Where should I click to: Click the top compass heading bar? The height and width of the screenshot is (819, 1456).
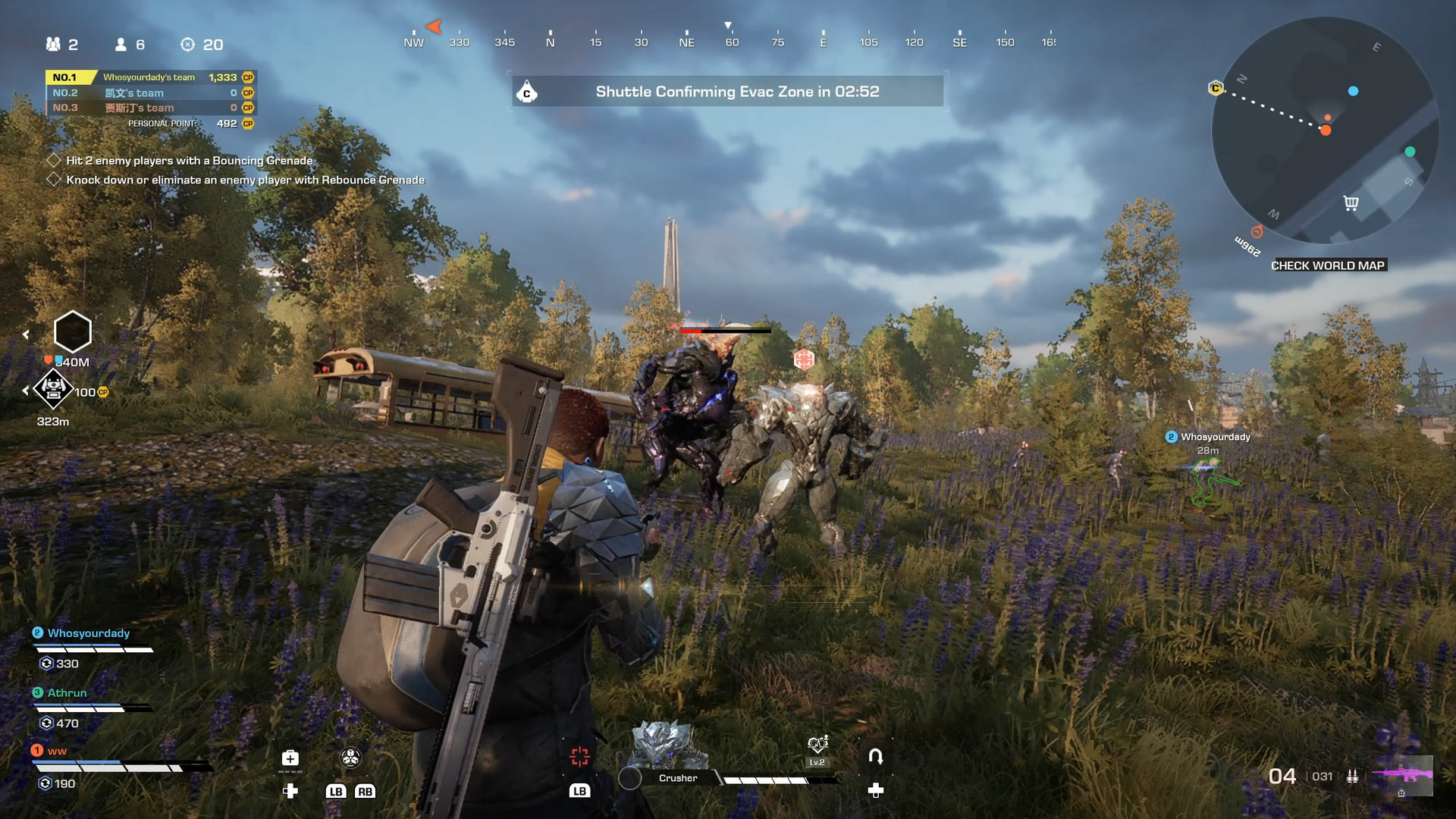(x=728, y=42)
